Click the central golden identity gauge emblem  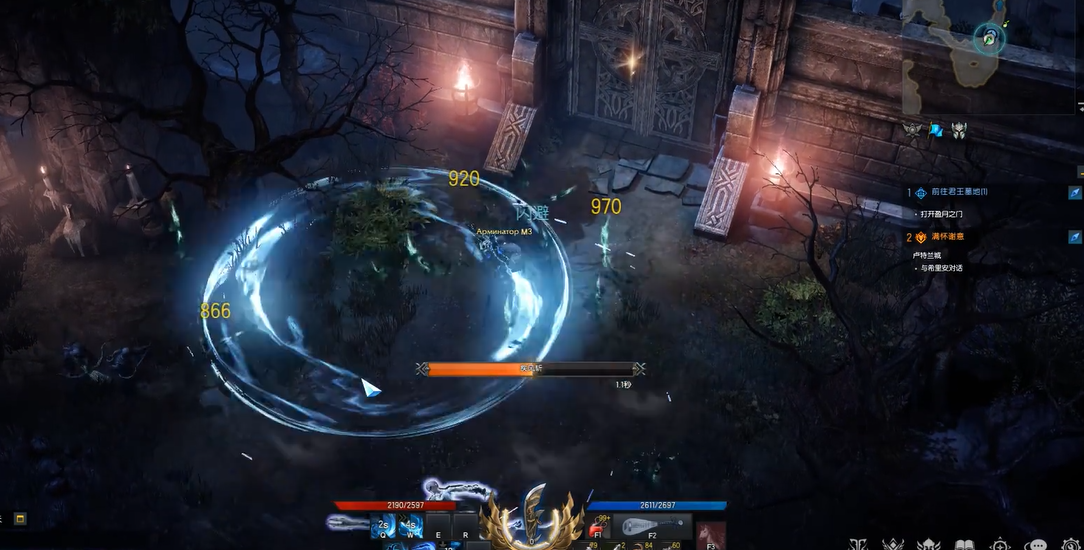(x=533, y=517)
